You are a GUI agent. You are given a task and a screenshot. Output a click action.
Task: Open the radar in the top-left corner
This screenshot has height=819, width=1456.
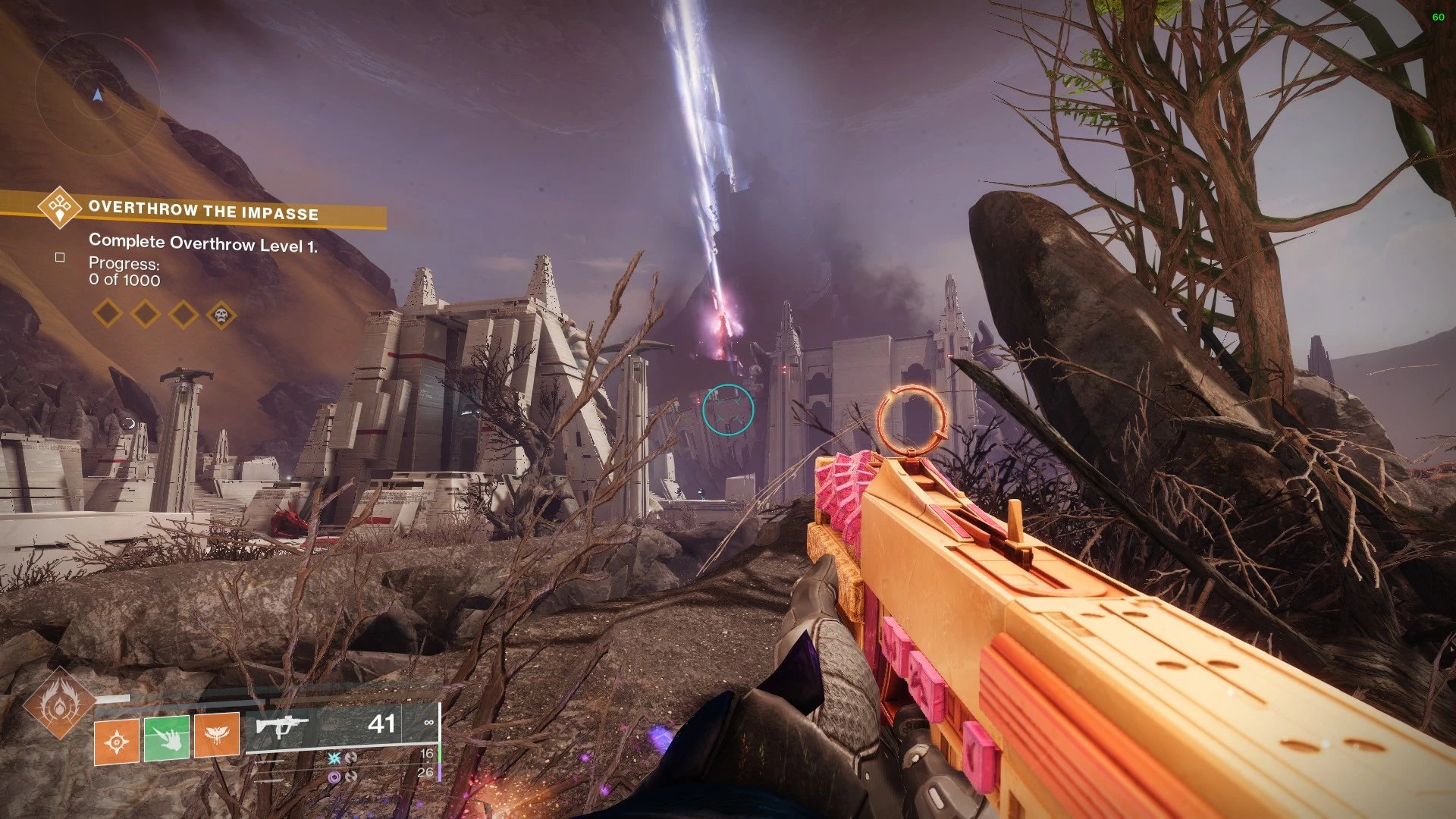[x=97, y=96]
